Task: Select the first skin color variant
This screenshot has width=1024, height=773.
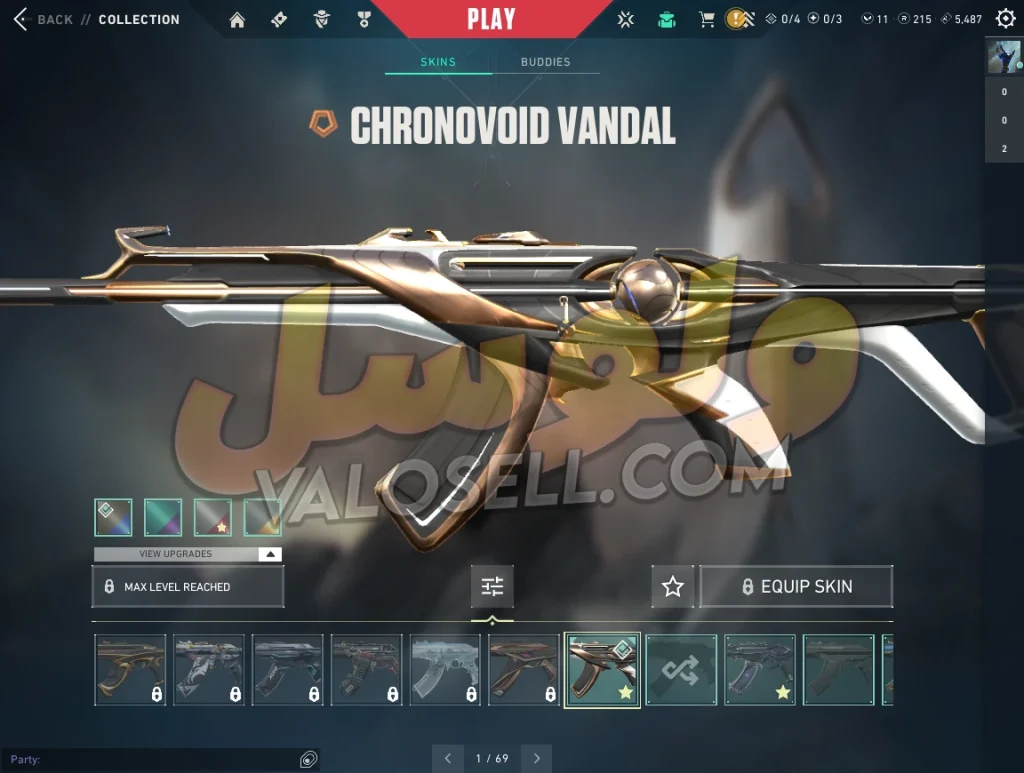Action: [x=113, y=518]
